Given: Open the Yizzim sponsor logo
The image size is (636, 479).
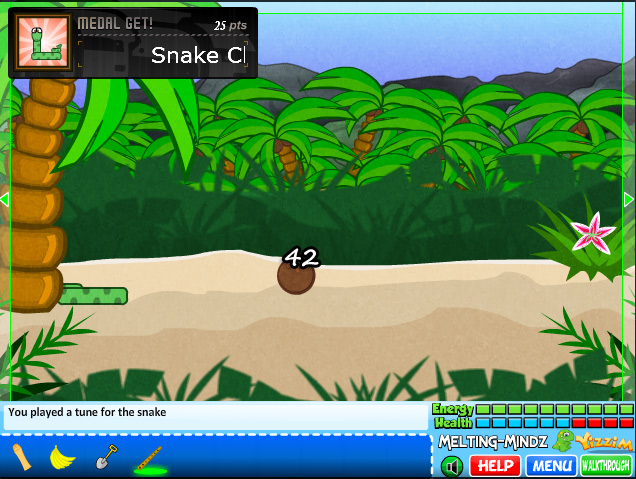Looking at the screenshot, I should [x=604, y=442].
